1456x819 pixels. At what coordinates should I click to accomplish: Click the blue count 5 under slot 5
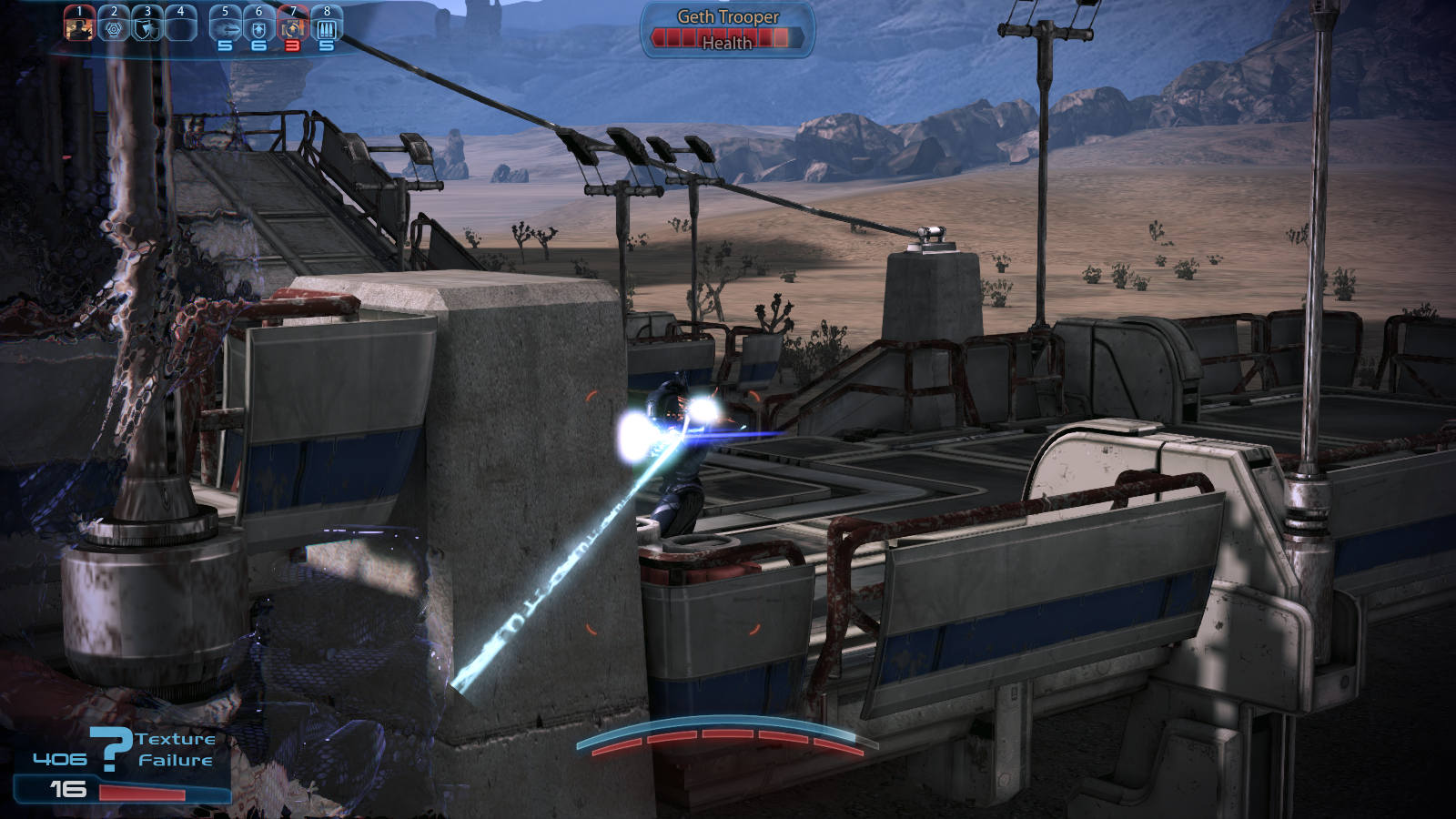click(224, 44)
